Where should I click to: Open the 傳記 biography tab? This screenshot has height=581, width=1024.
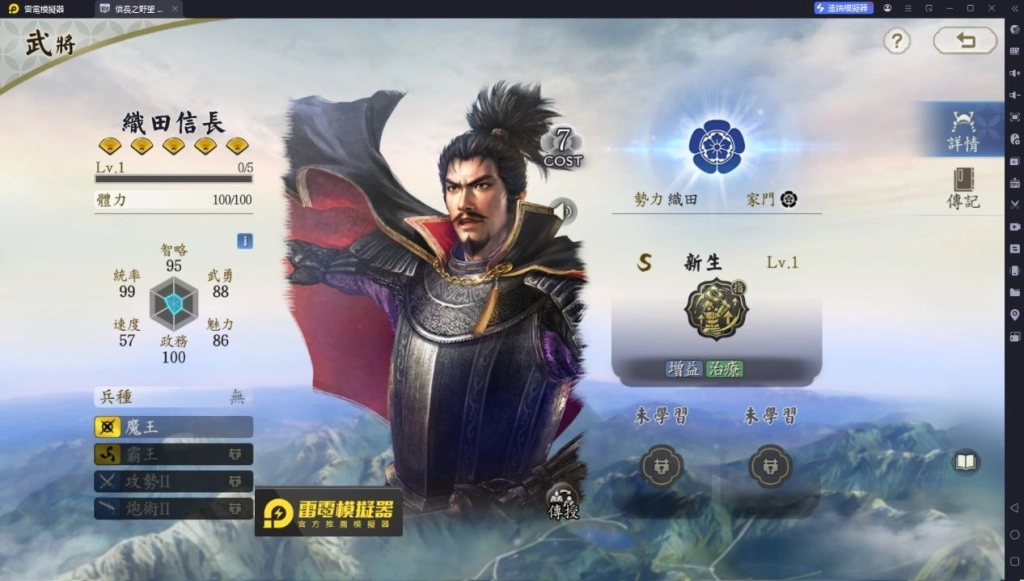click(963, 187)
